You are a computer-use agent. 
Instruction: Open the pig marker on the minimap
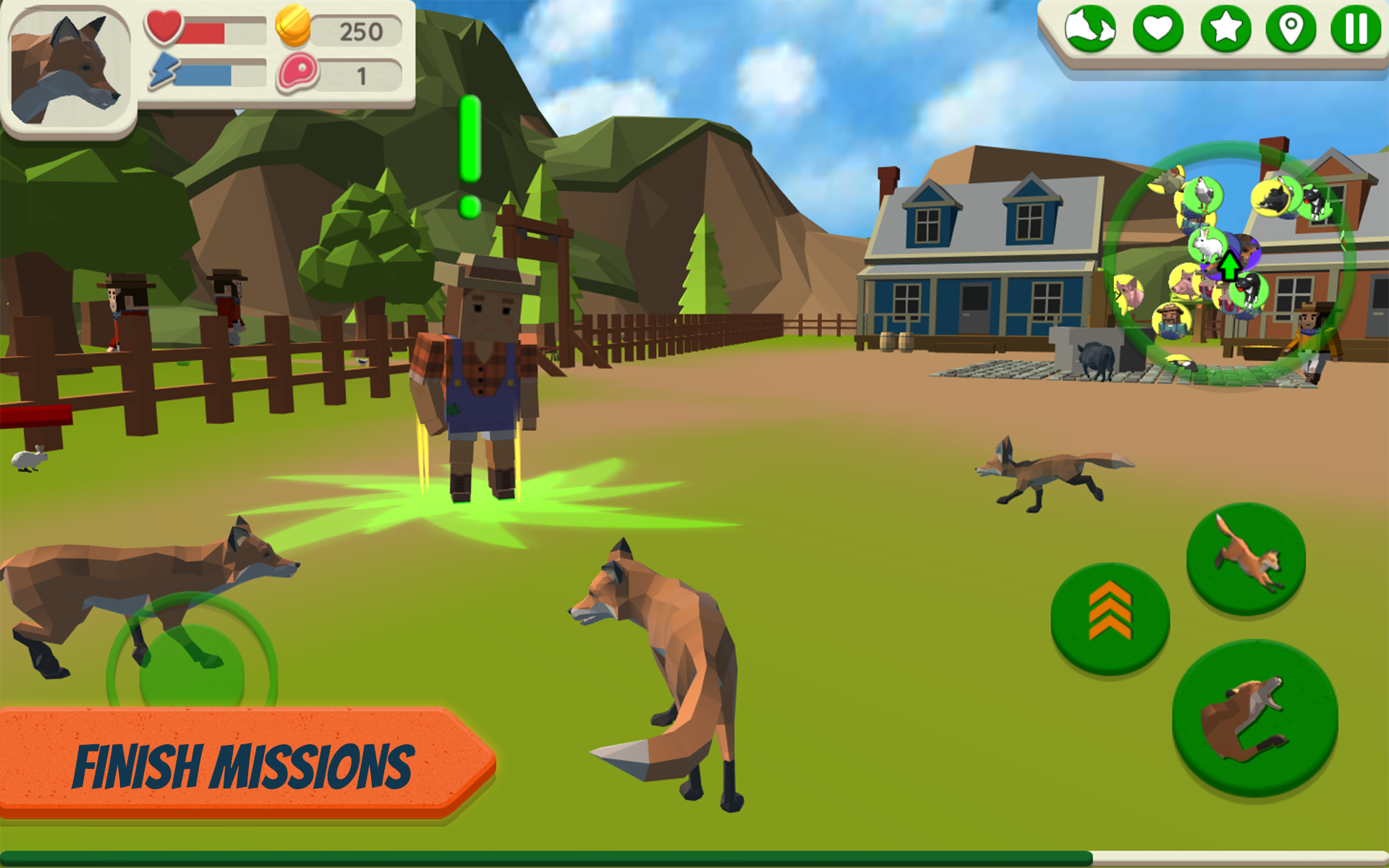point(1184,284)
